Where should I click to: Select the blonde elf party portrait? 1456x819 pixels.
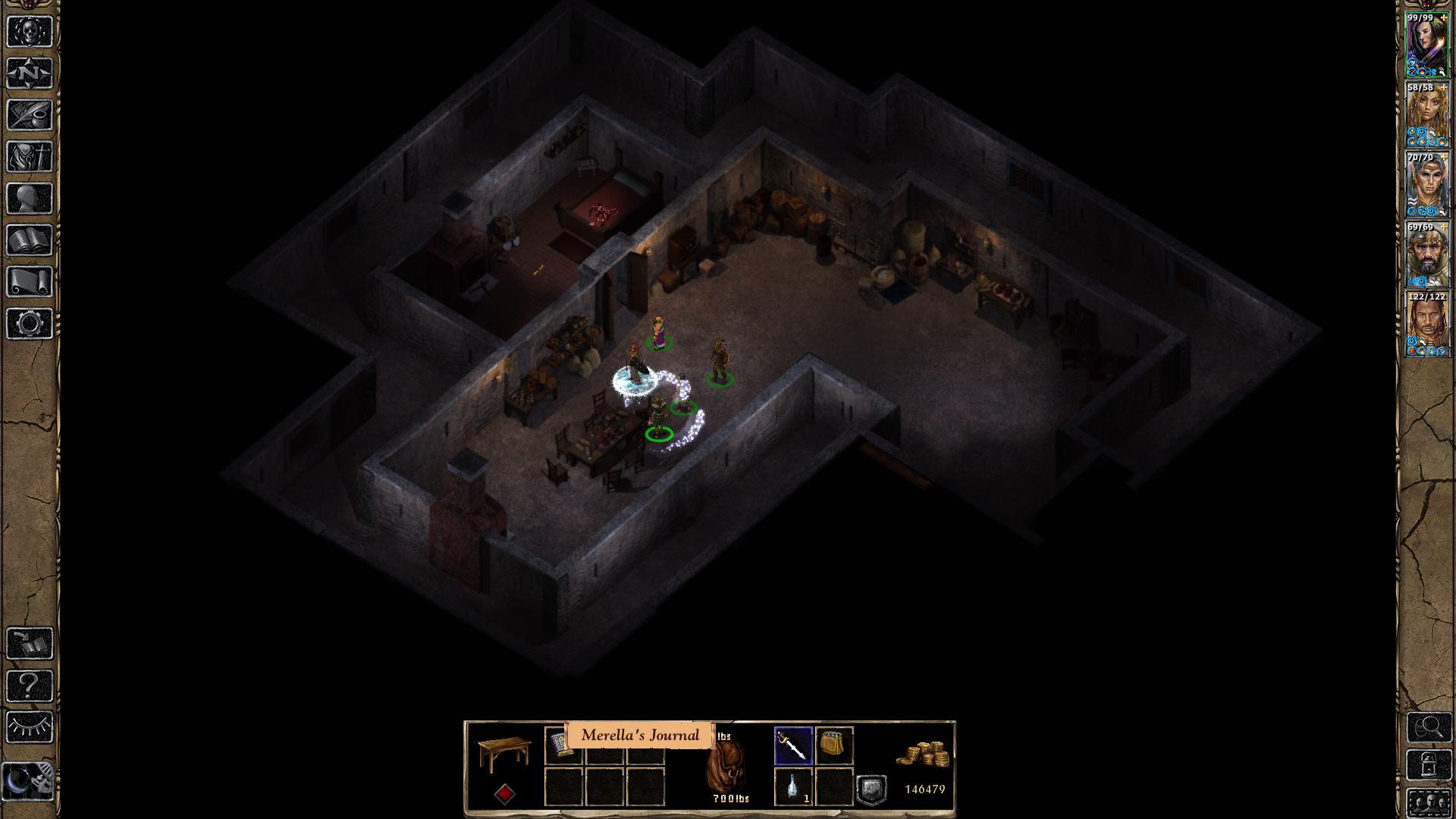[x=1427, y=115]
